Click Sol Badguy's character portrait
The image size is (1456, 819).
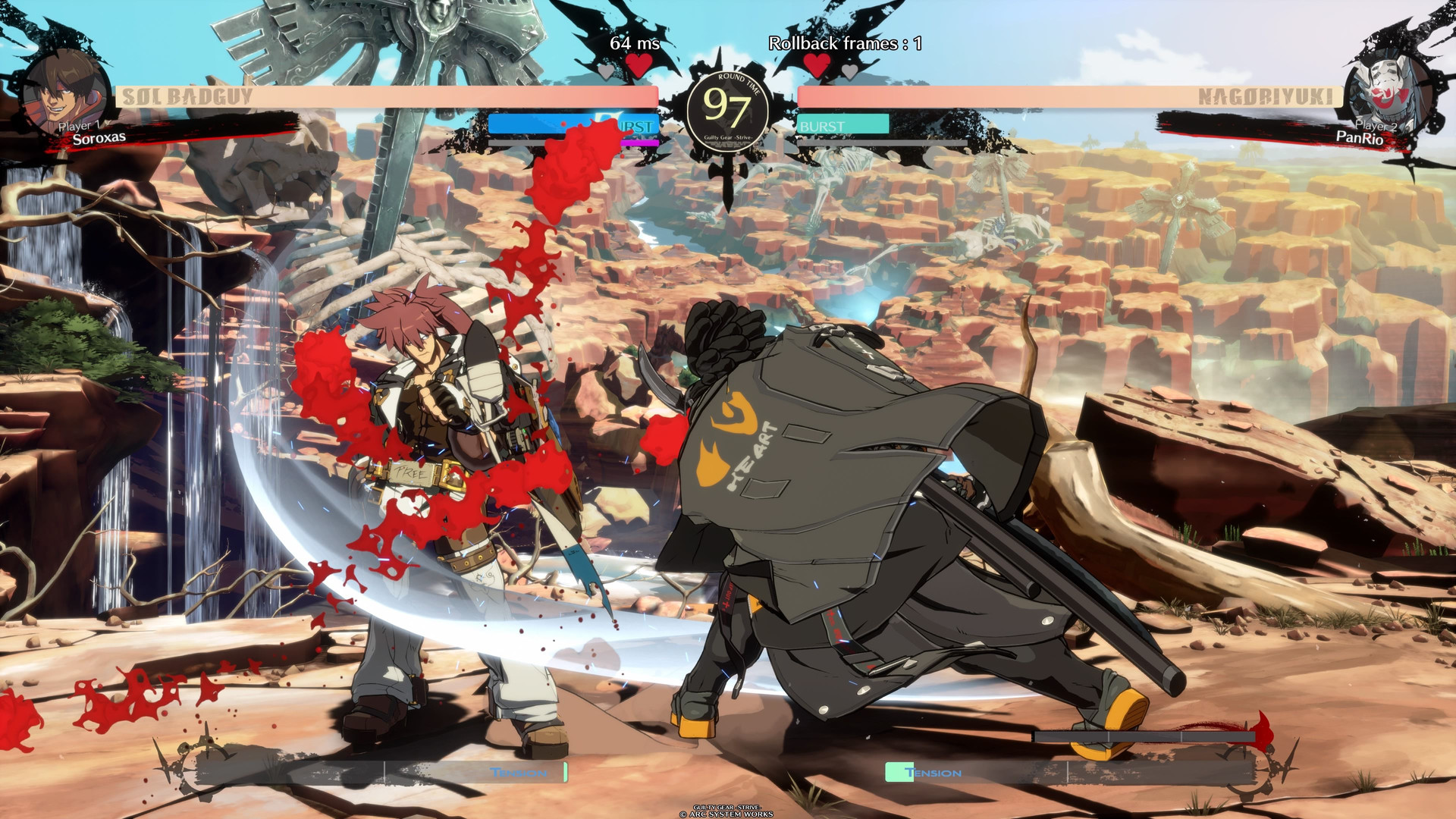pos(65,94)
